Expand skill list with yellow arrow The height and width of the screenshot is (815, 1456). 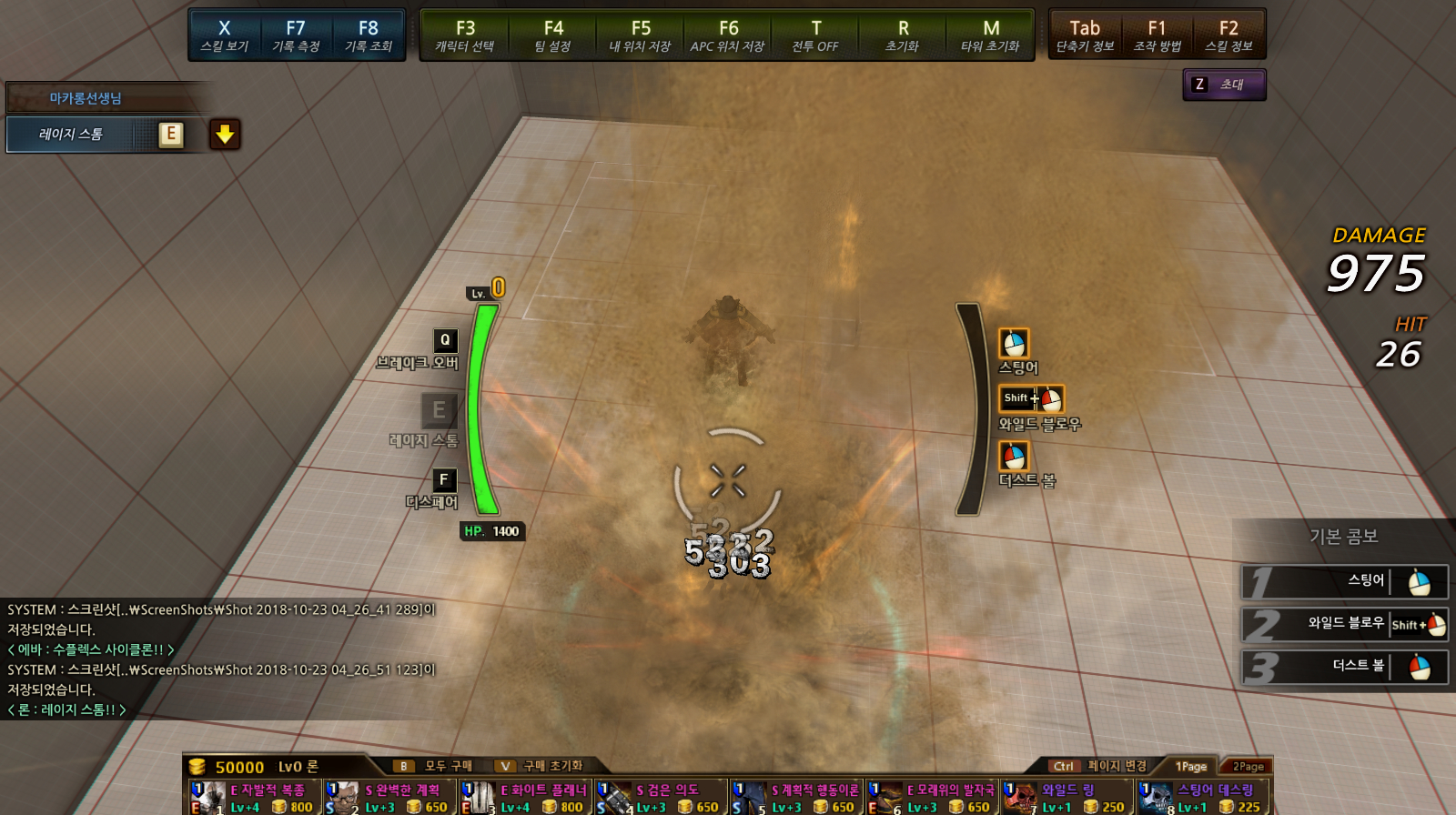(x=225, y=135)
